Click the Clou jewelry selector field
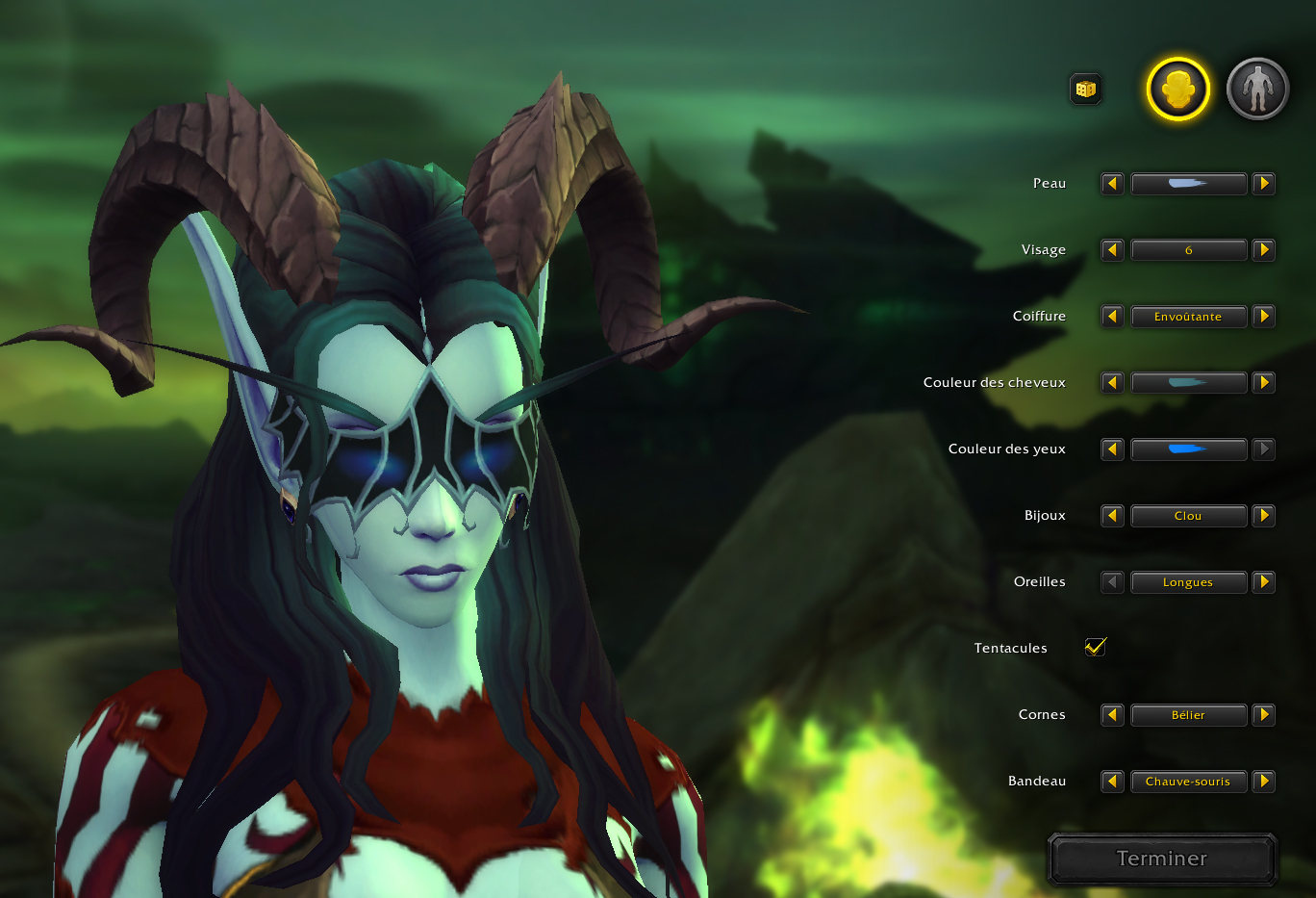The width and height of the screenshot is (1316, 898). pos(1189,515)
